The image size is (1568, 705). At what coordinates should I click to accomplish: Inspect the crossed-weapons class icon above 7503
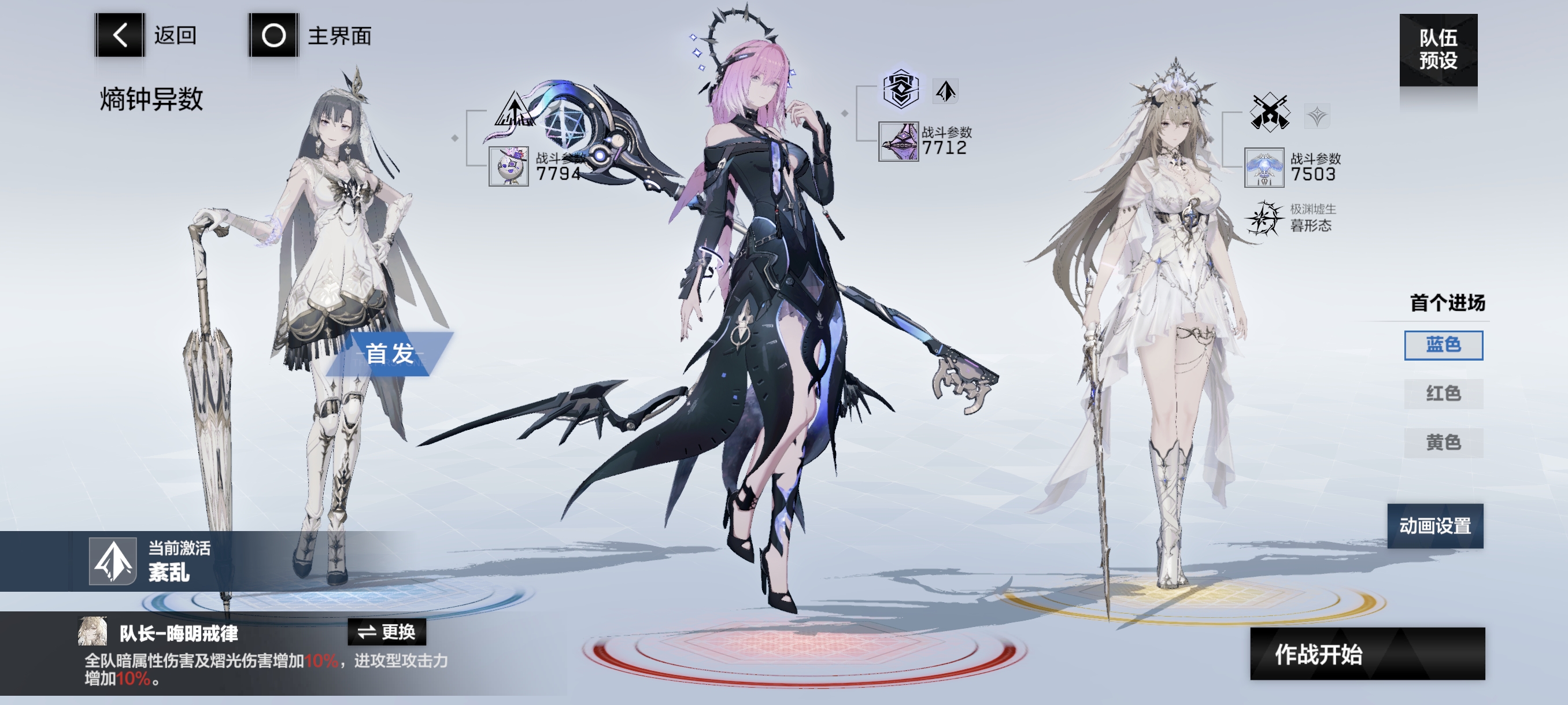(x=1269, y=113)
